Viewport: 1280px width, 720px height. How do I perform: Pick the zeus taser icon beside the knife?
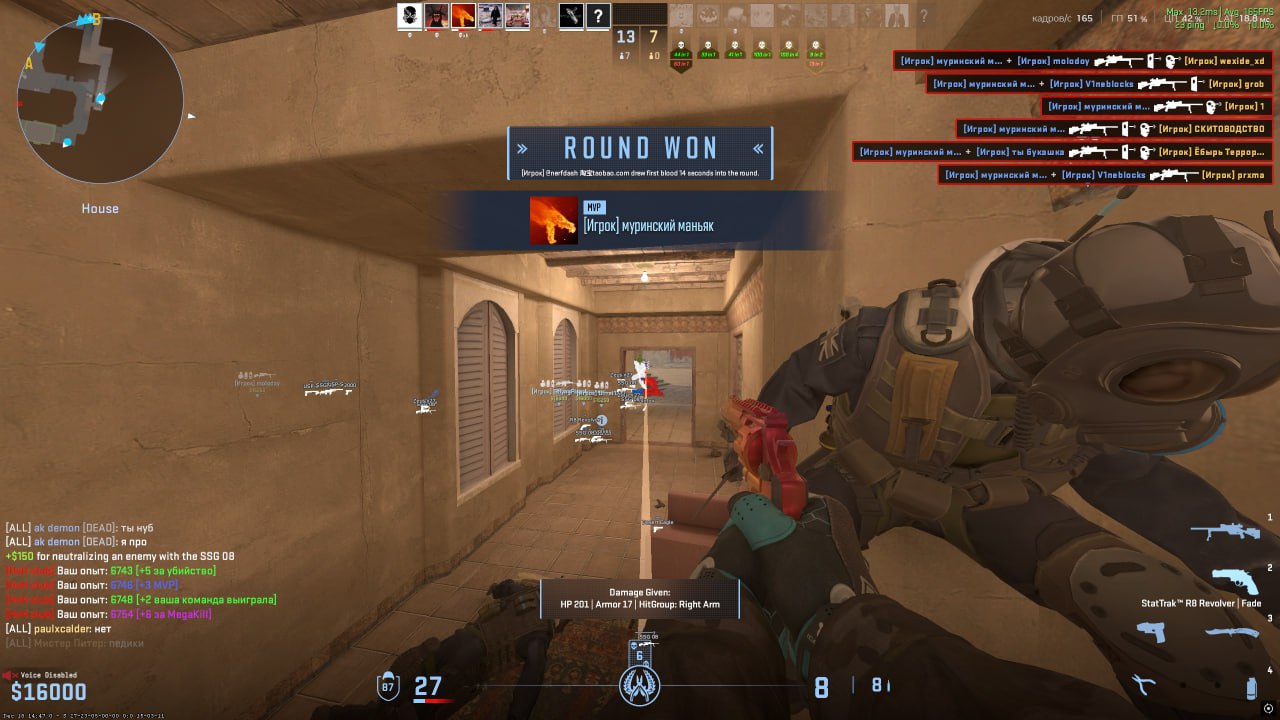(x=1152, y=632)
